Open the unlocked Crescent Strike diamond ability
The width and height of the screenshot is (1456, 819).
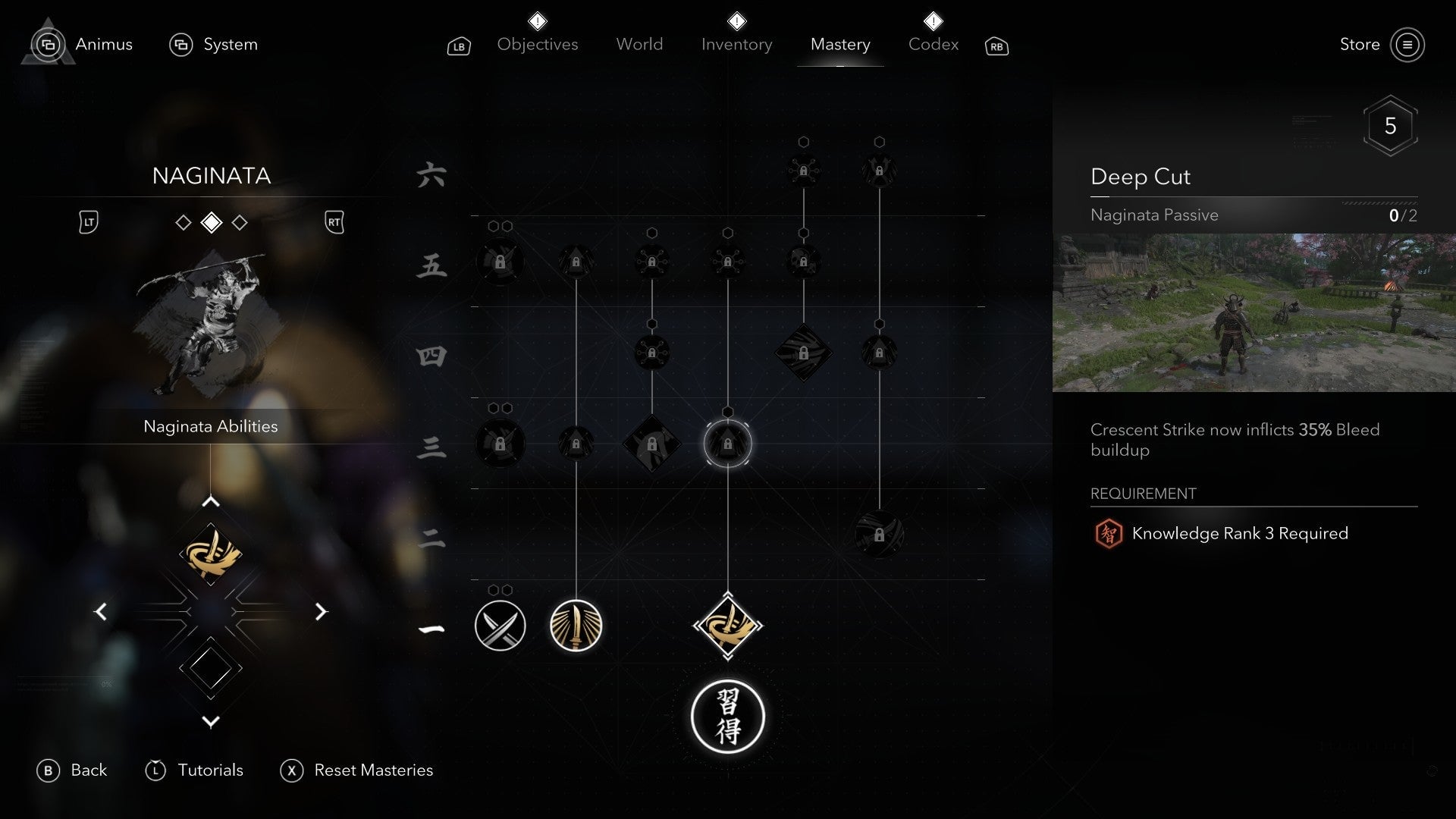(x=728, y=626)
